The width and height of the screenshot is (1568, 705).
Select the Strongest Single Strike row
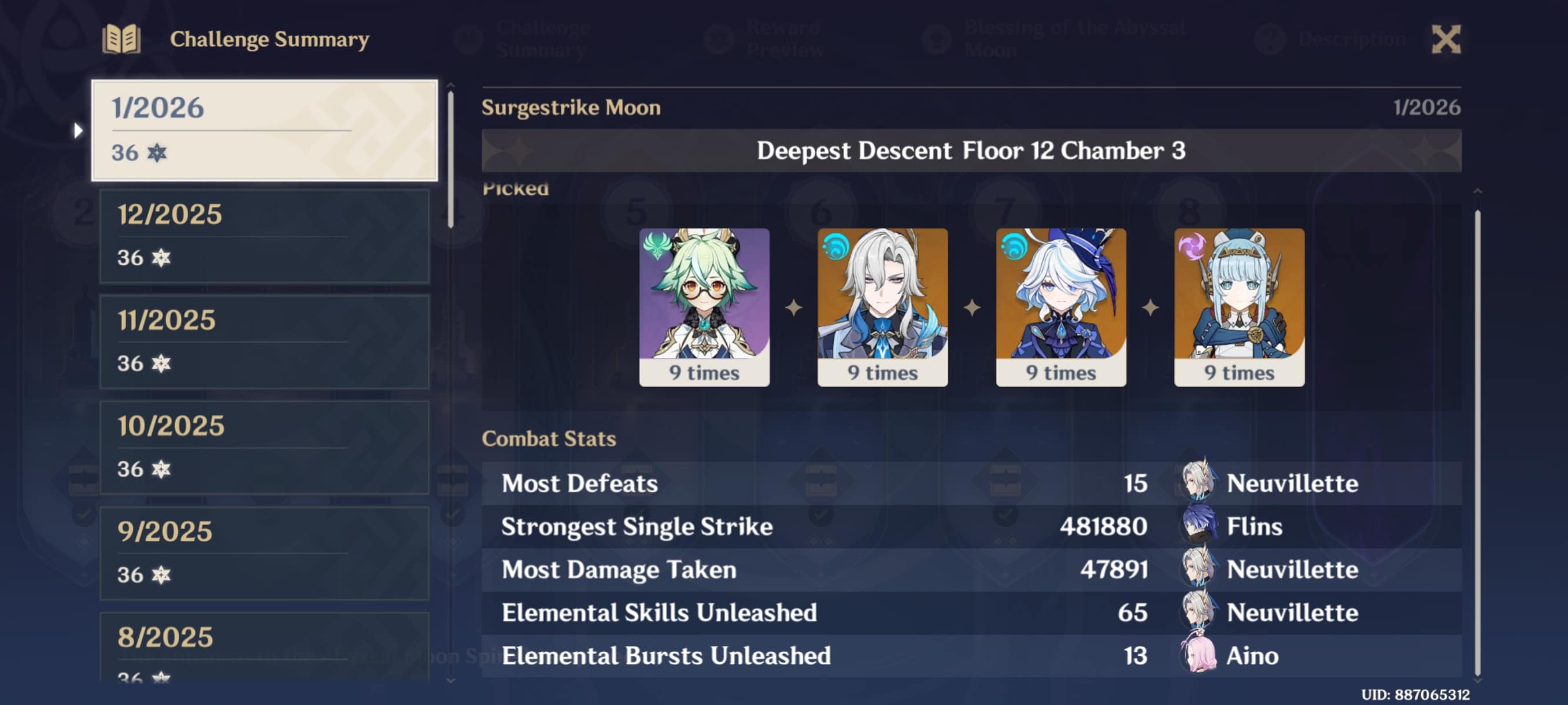point(971,527)
